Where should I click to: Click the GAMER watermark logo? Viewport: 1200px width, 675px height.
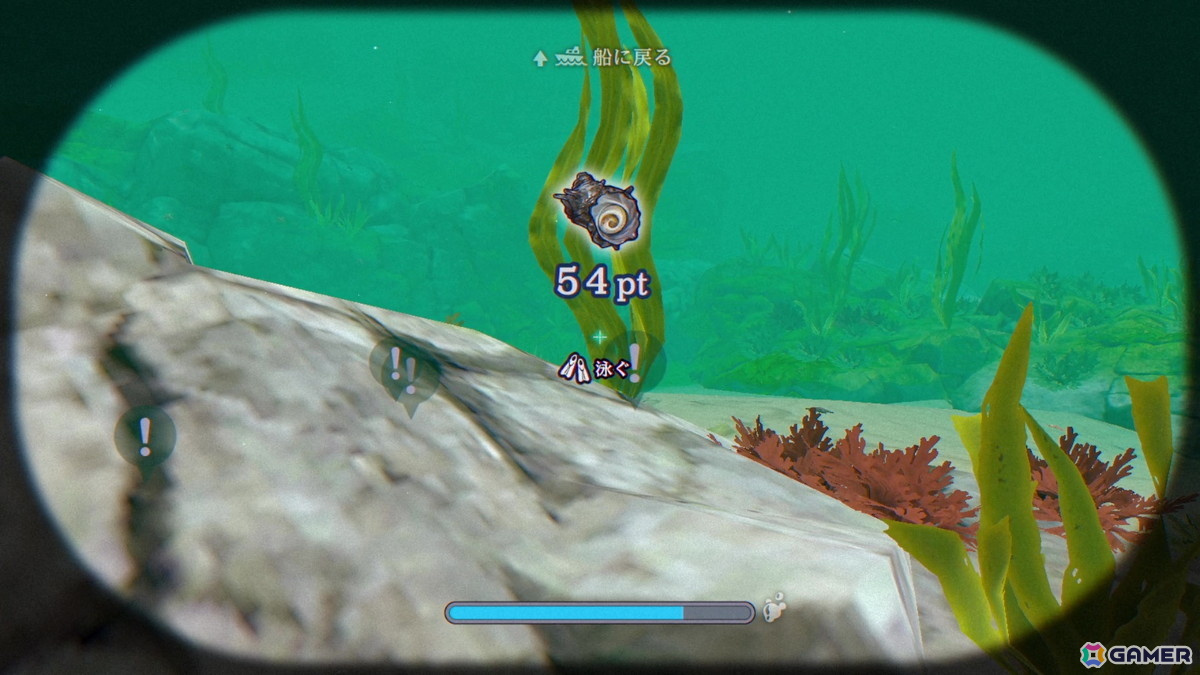(x=1135, y=654)
